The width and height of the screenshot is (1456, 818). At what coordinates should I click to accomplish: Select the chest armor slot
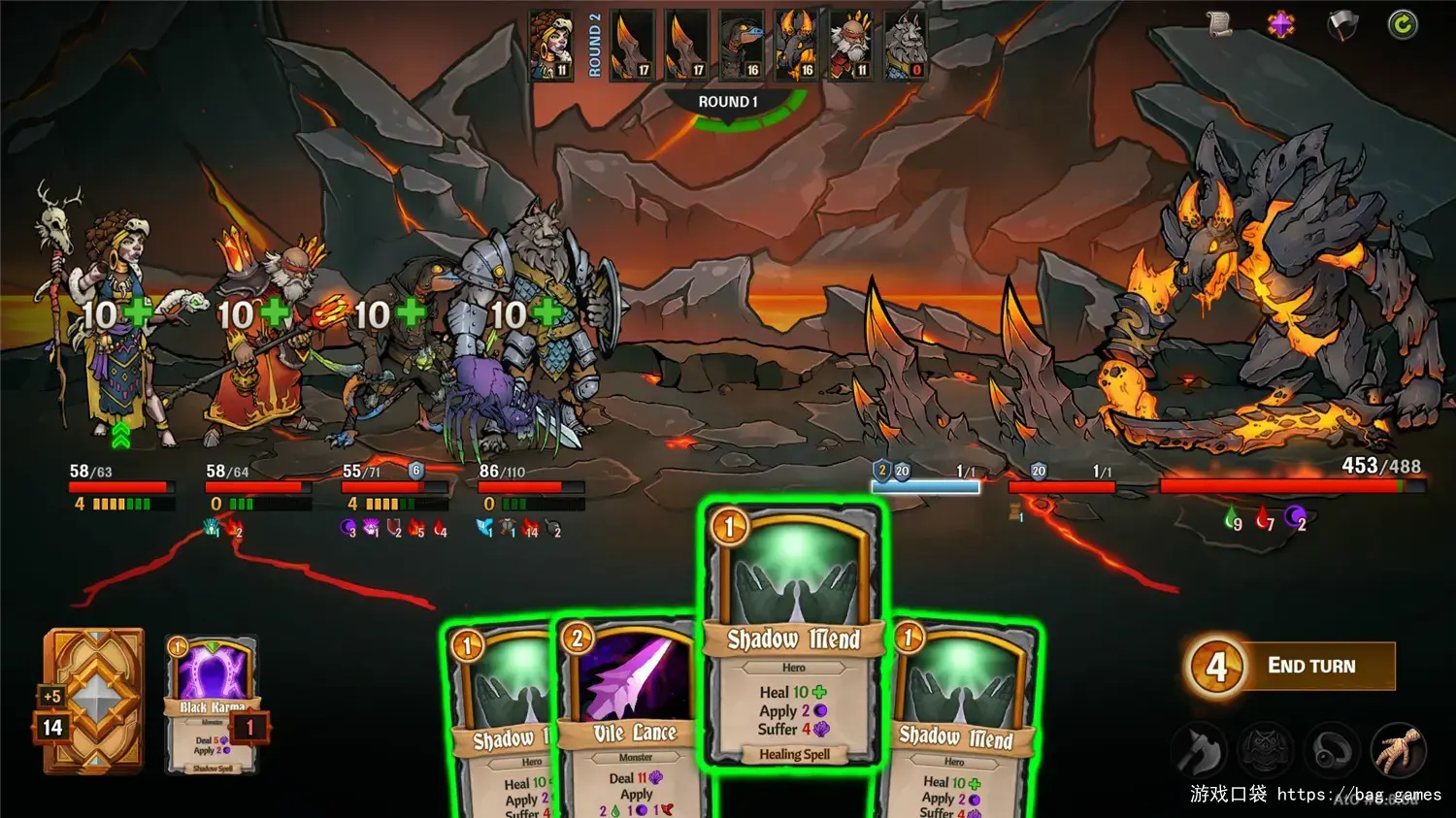(1266, 749)
